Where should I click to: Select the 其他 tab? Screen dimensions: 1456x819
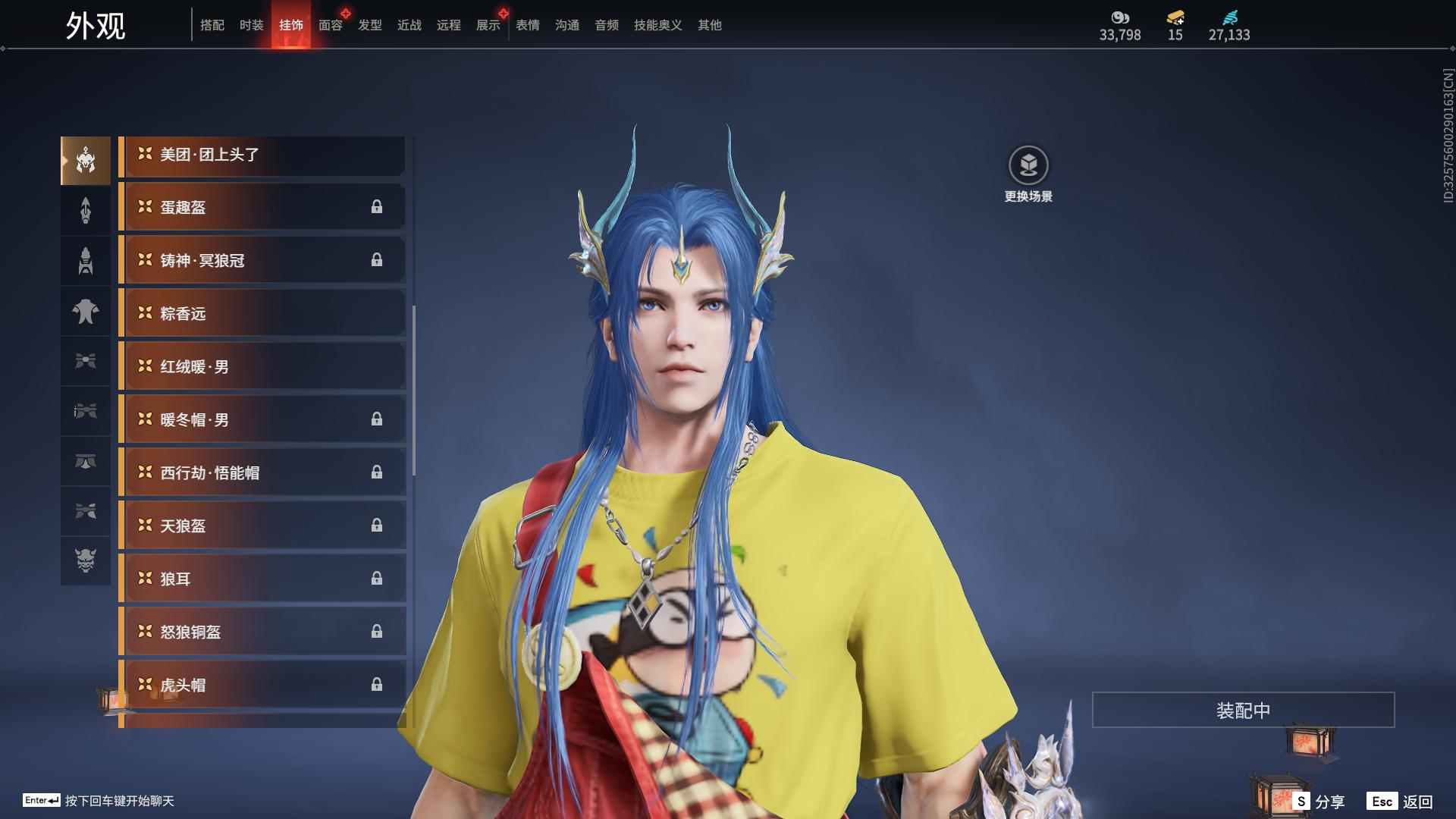pyautogui.click(x=710, y=25)
